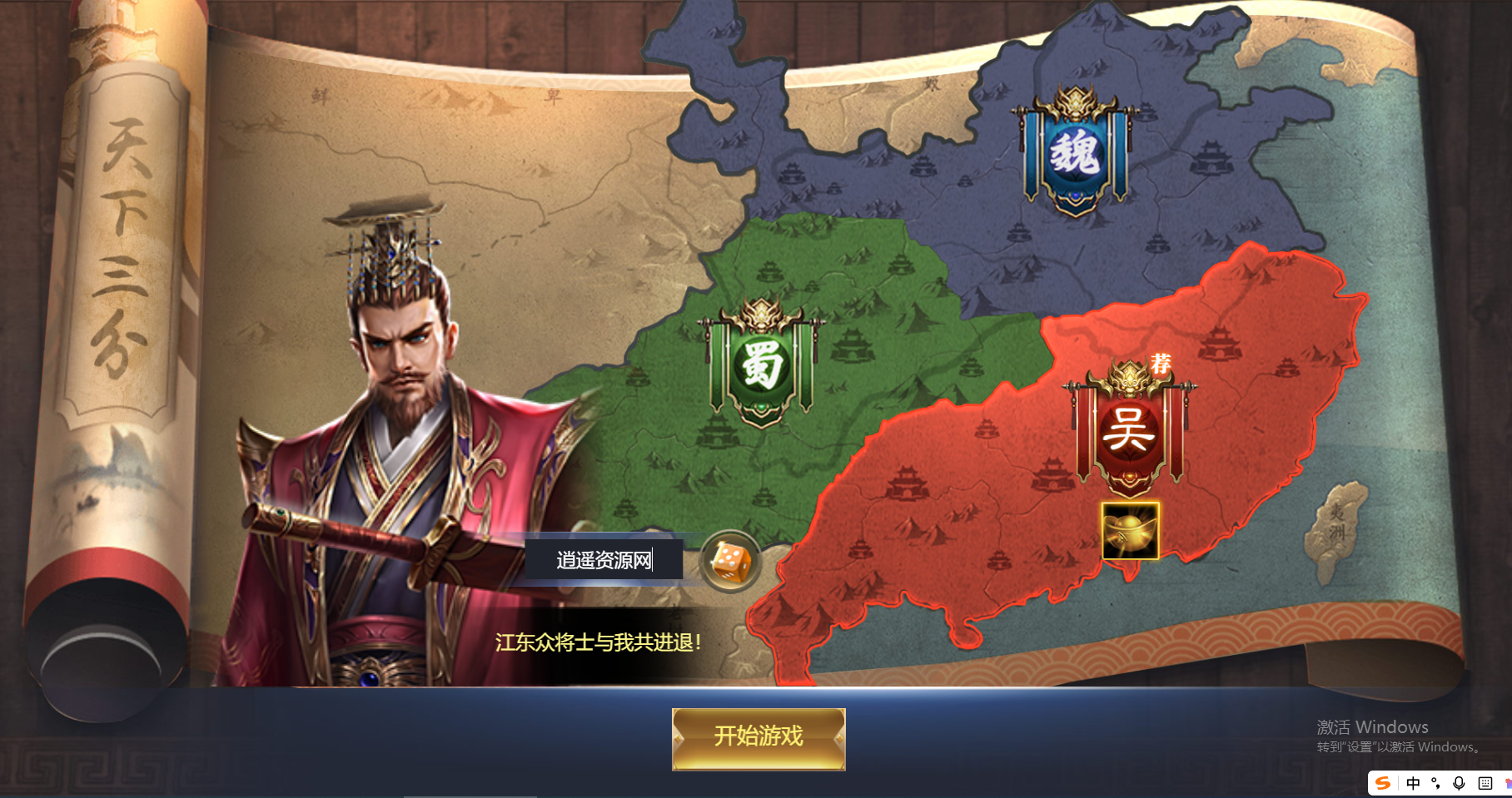Click the 激活 Windows activation notice
Viewport: 1512px width, 798px height.
tap(1371, 727)
